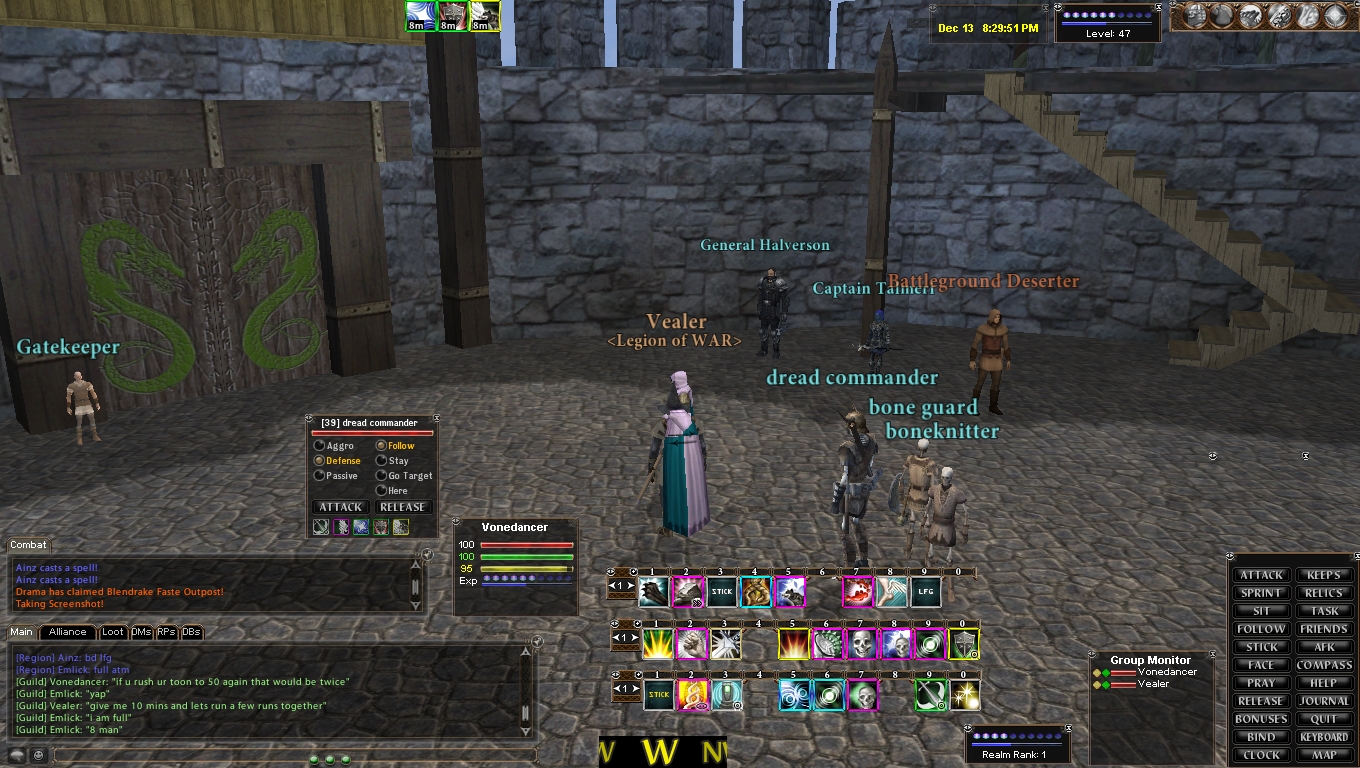1360x768 pixels.
Task: Set the pet to Aggro mode
Action: 320,446
